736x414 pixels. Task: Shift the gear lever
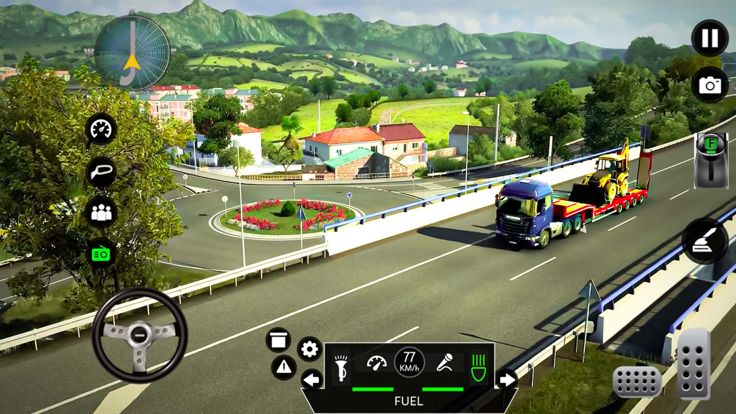point(709,158)
